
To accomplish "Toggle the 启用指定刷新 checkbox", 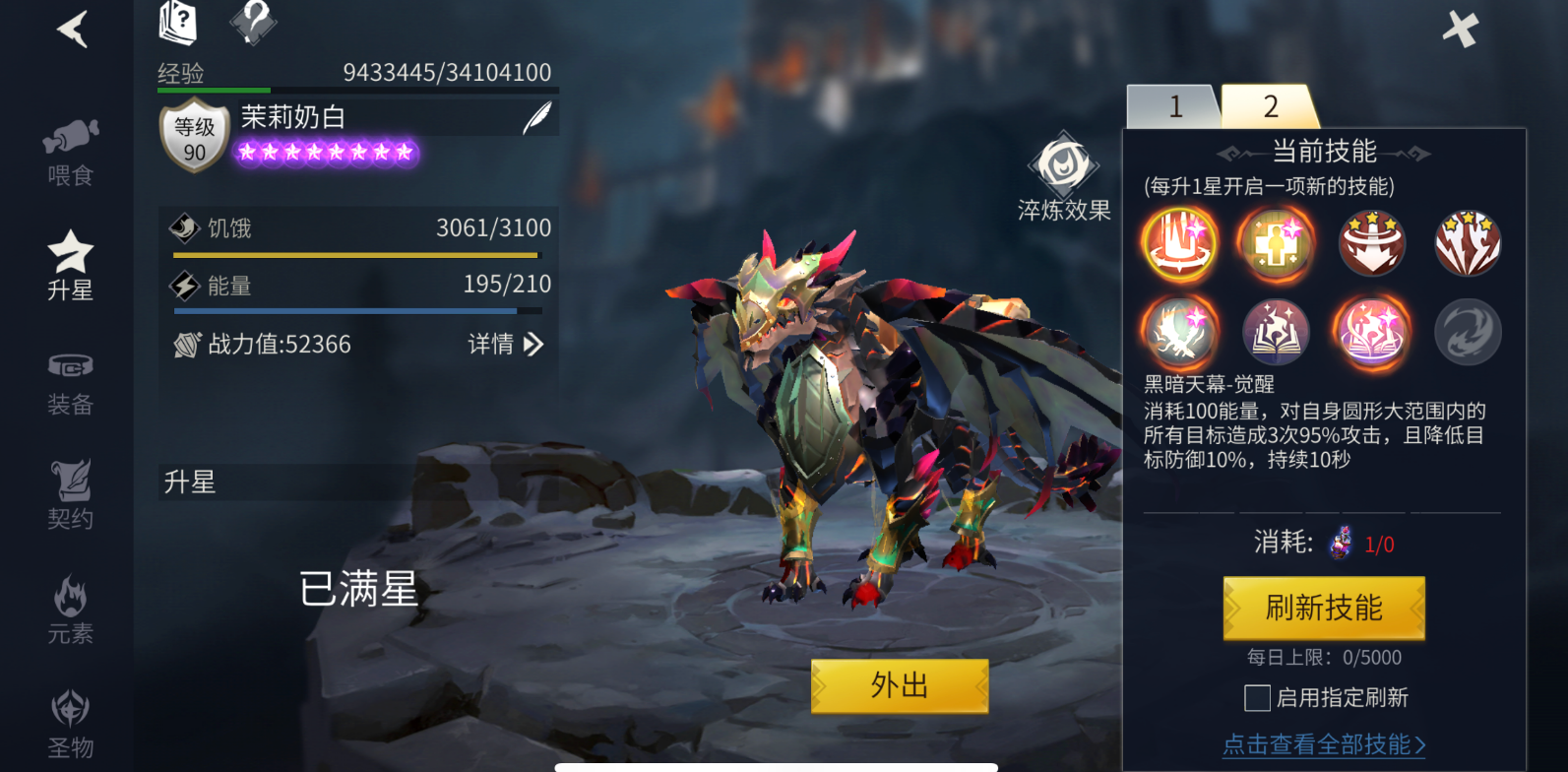I will pos(1257,698).
